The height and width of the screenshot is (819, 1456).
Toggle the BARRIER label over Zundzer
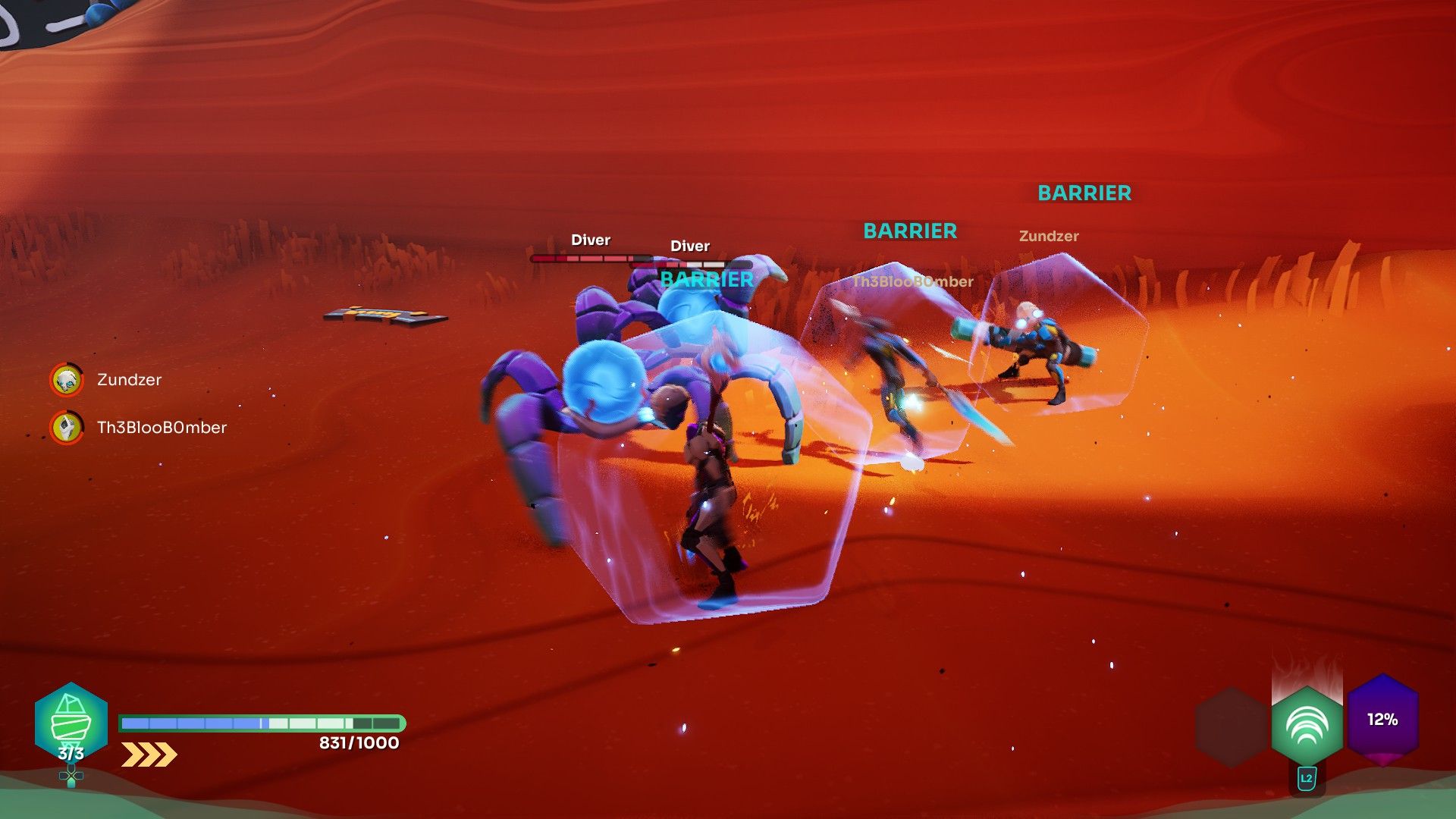tap(1083, 193)
